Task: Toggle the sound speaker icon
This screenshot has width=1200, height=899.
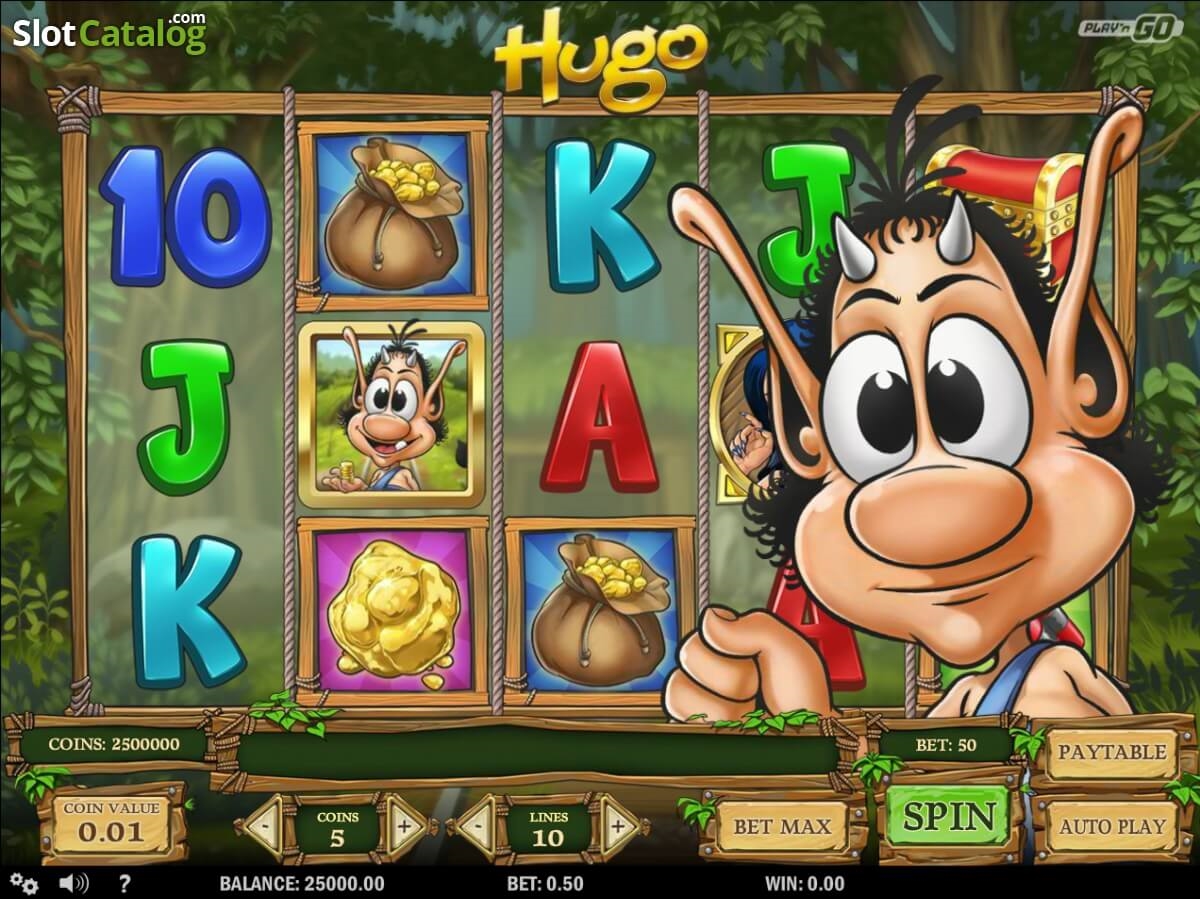Action: [x=73, y=884]
